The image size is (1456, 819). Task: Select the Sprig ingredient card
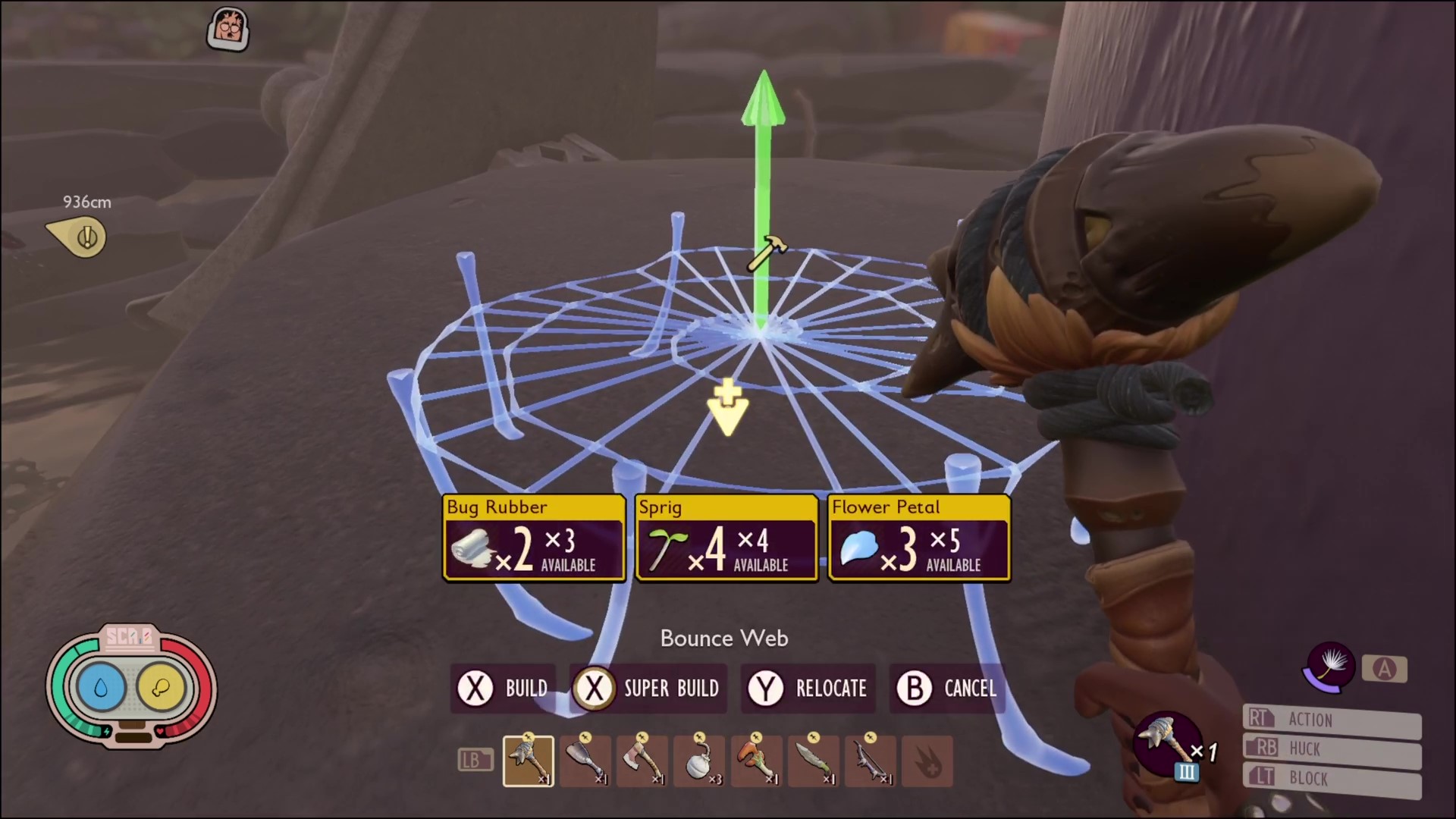coord(726,538)
